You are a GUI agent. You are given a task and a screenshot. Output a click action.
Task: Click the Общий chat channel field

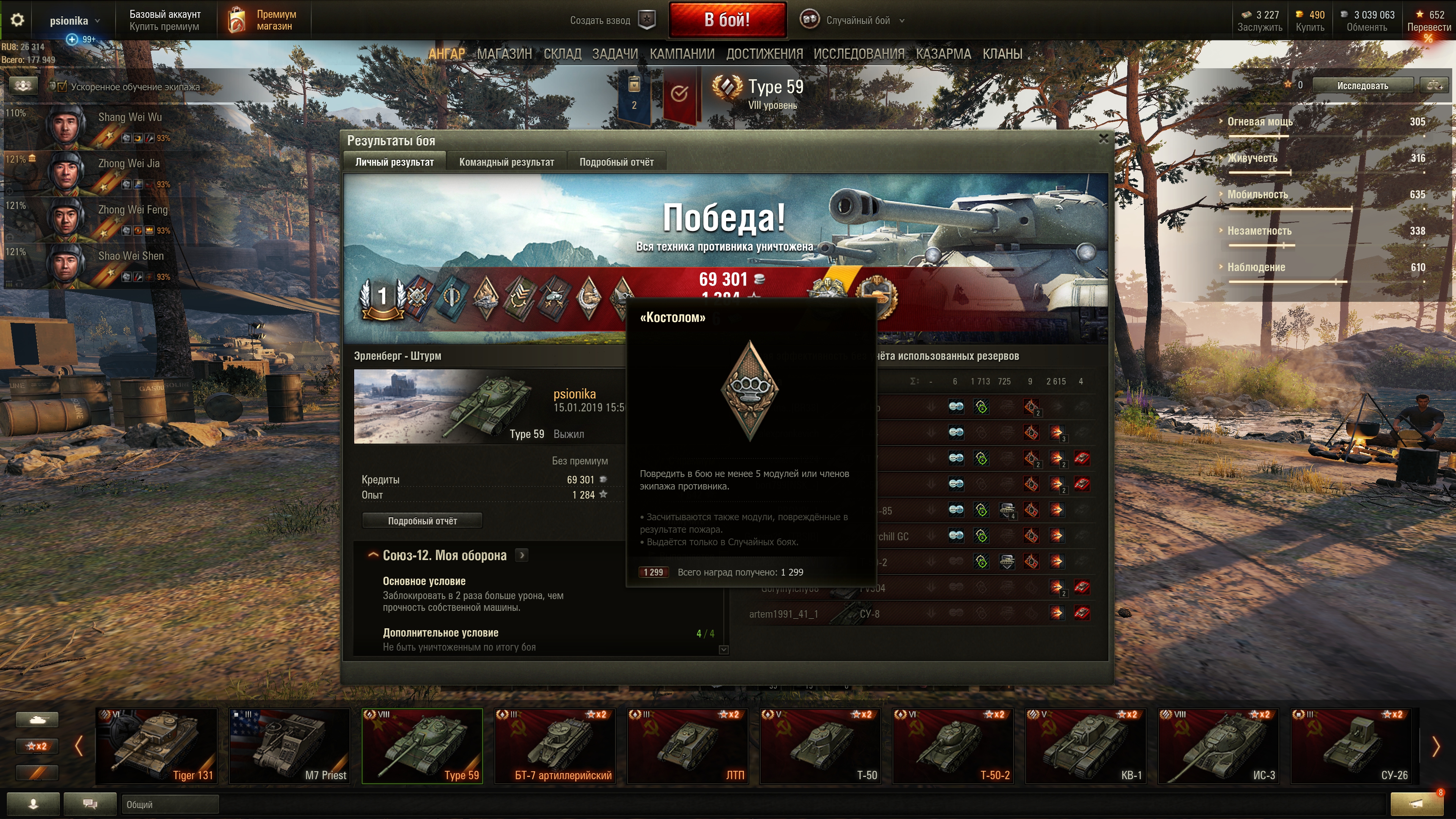pyautogui.click(x=169, y=804)
